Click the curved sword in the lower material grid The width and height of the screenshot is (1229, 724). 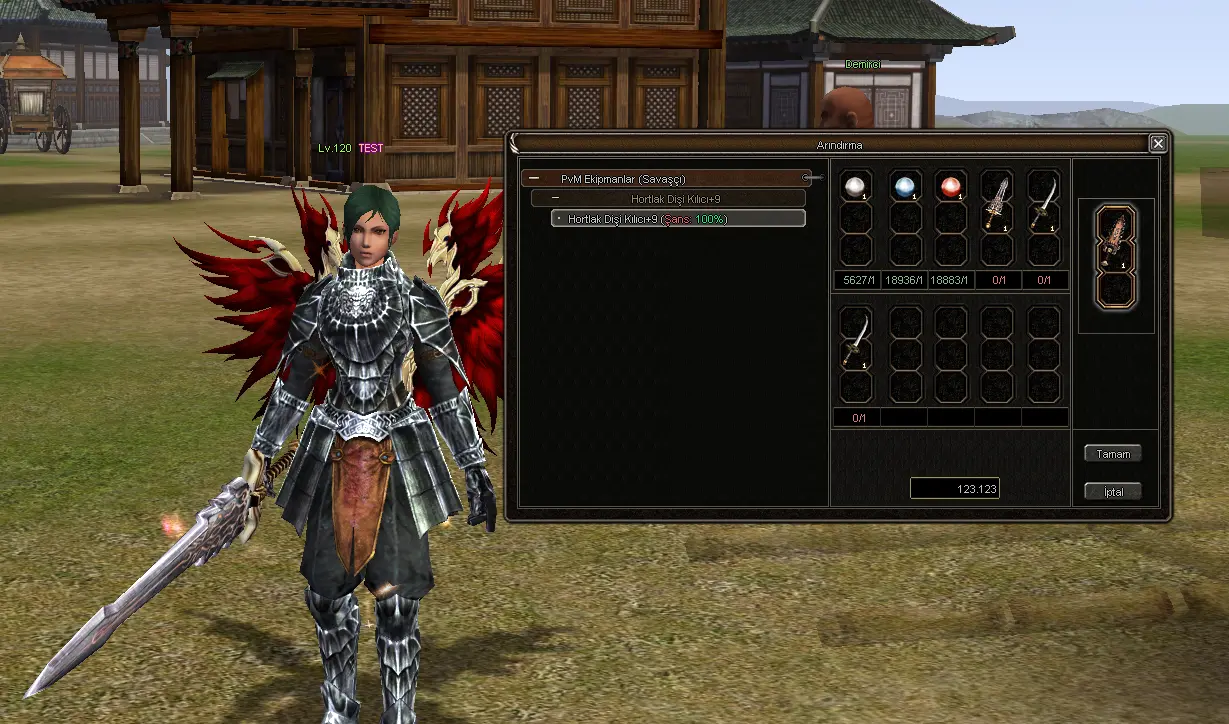tap(855, 337)
